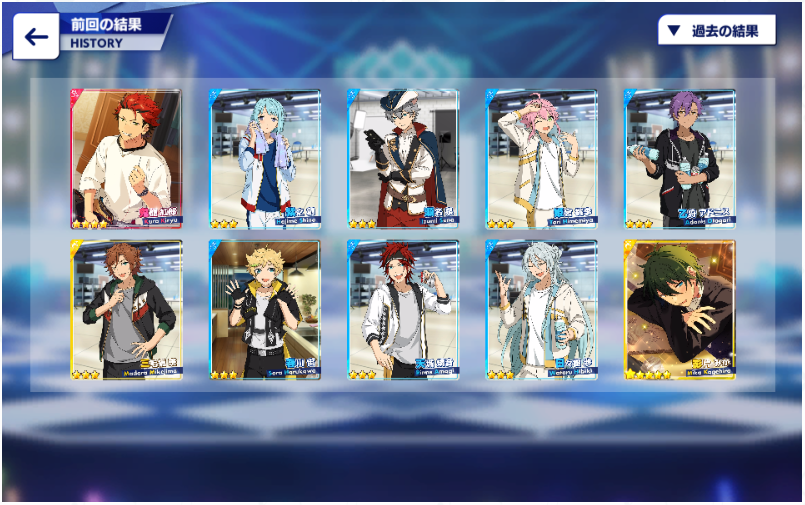View the Tori Himemiya card
This screenshot has height=505, width=805.
tap(541, 159)
